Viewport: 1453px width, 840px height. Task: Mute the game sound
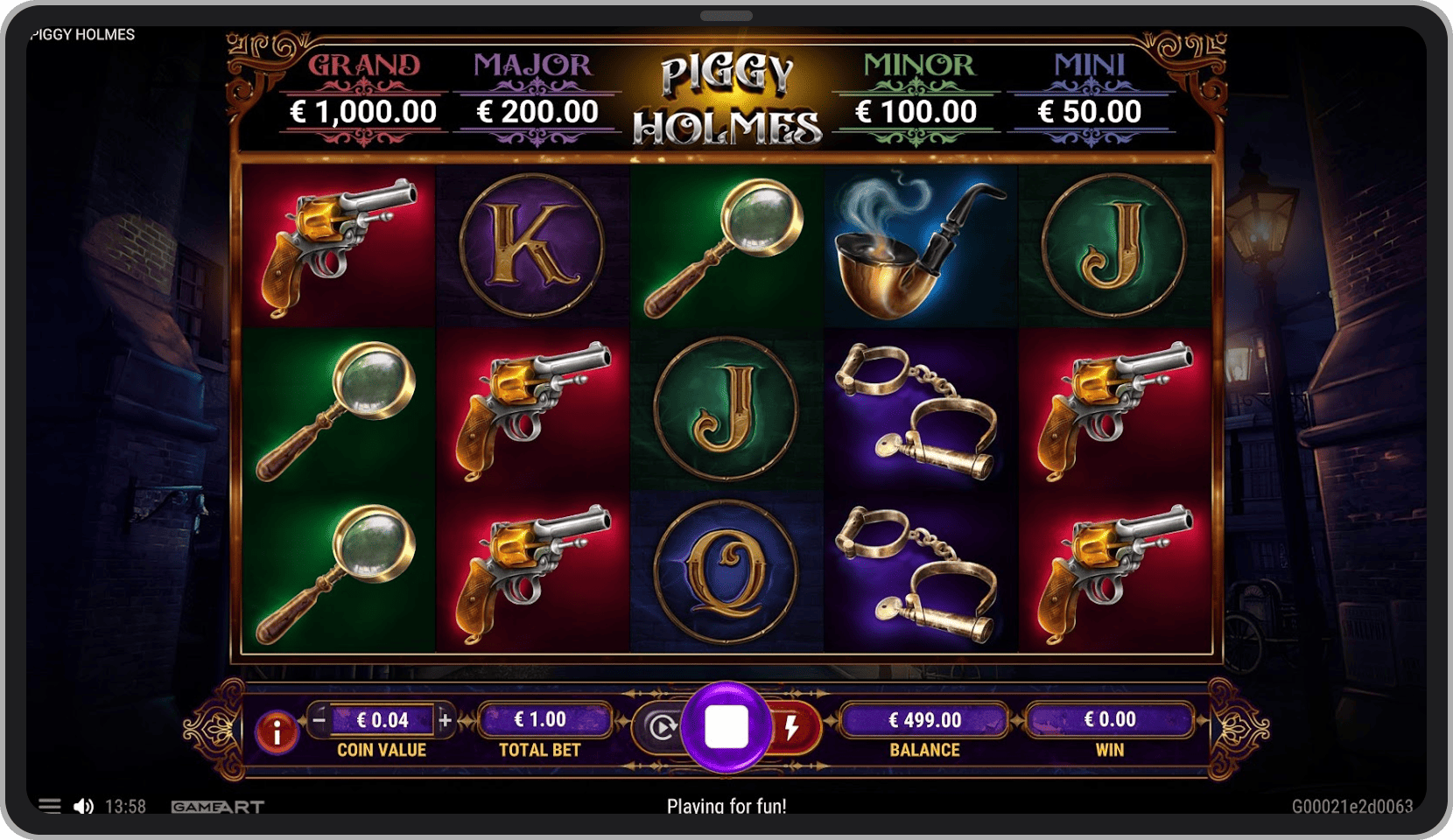point(84,806)
